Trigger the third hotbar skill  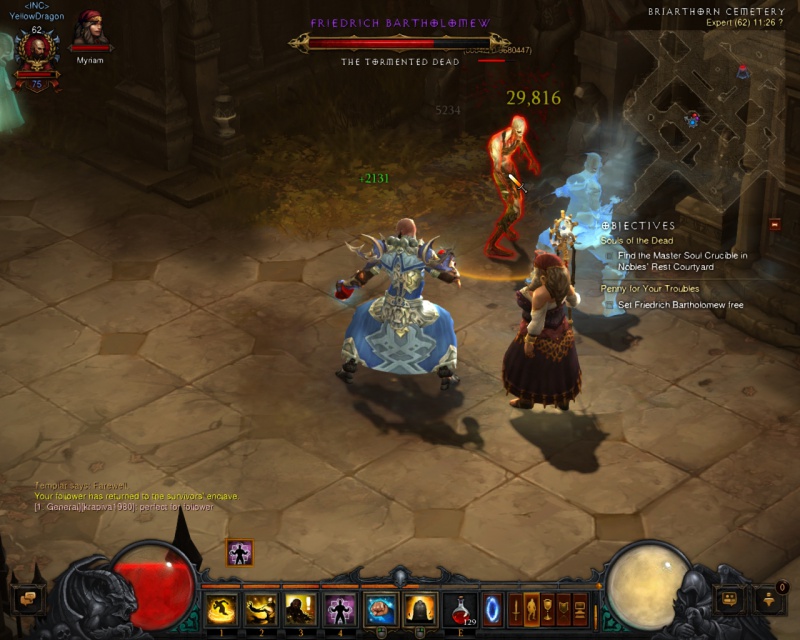301,608
